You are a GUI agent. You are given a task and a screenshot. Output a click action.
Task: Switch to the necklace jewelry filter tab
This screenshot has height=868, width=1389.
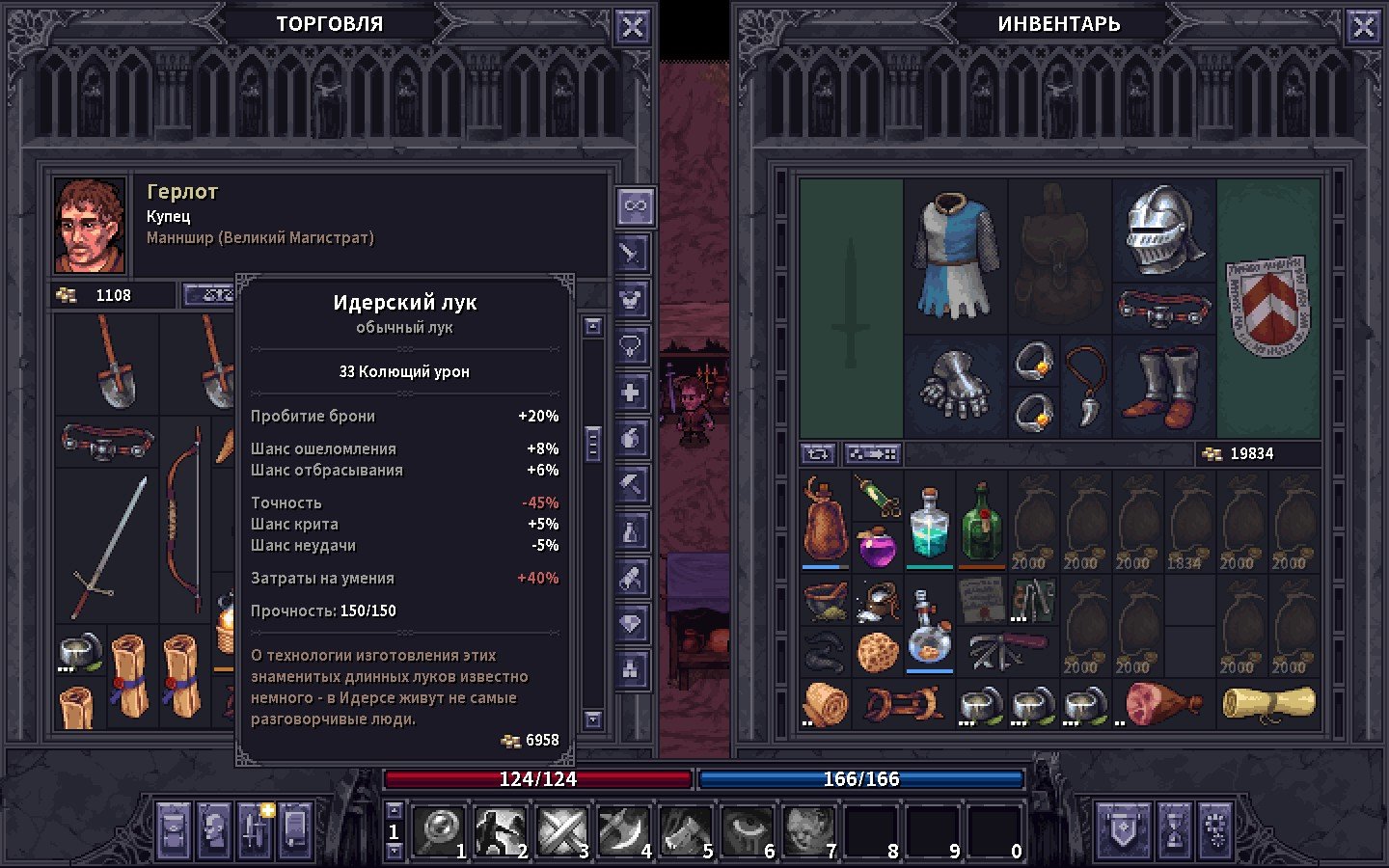click(x=632, y=346)
